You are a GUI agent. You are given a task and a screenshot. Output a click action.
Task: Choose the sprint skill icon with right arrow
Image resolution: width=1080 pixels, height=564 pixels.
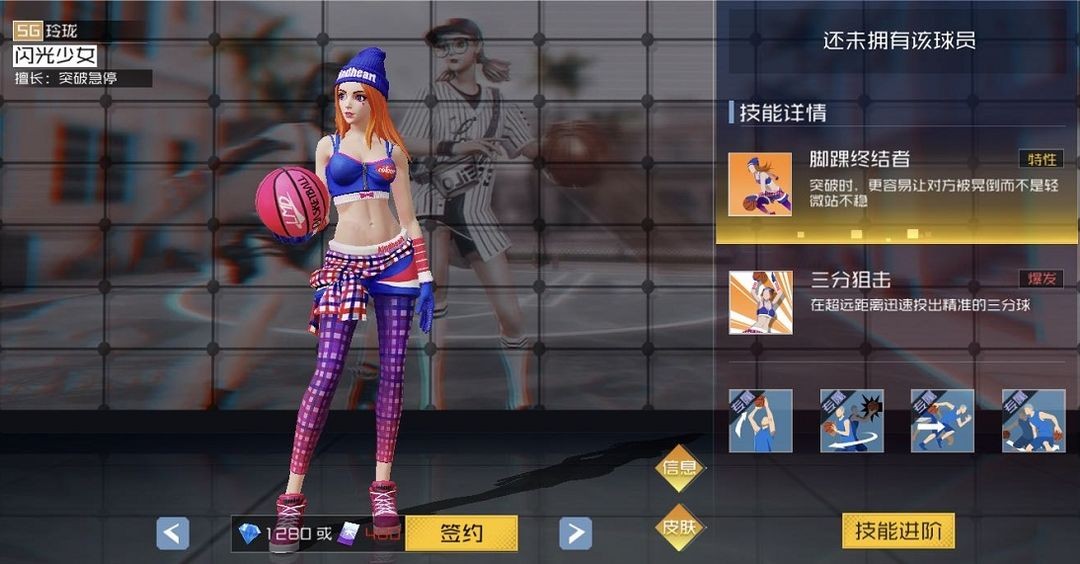942,421
